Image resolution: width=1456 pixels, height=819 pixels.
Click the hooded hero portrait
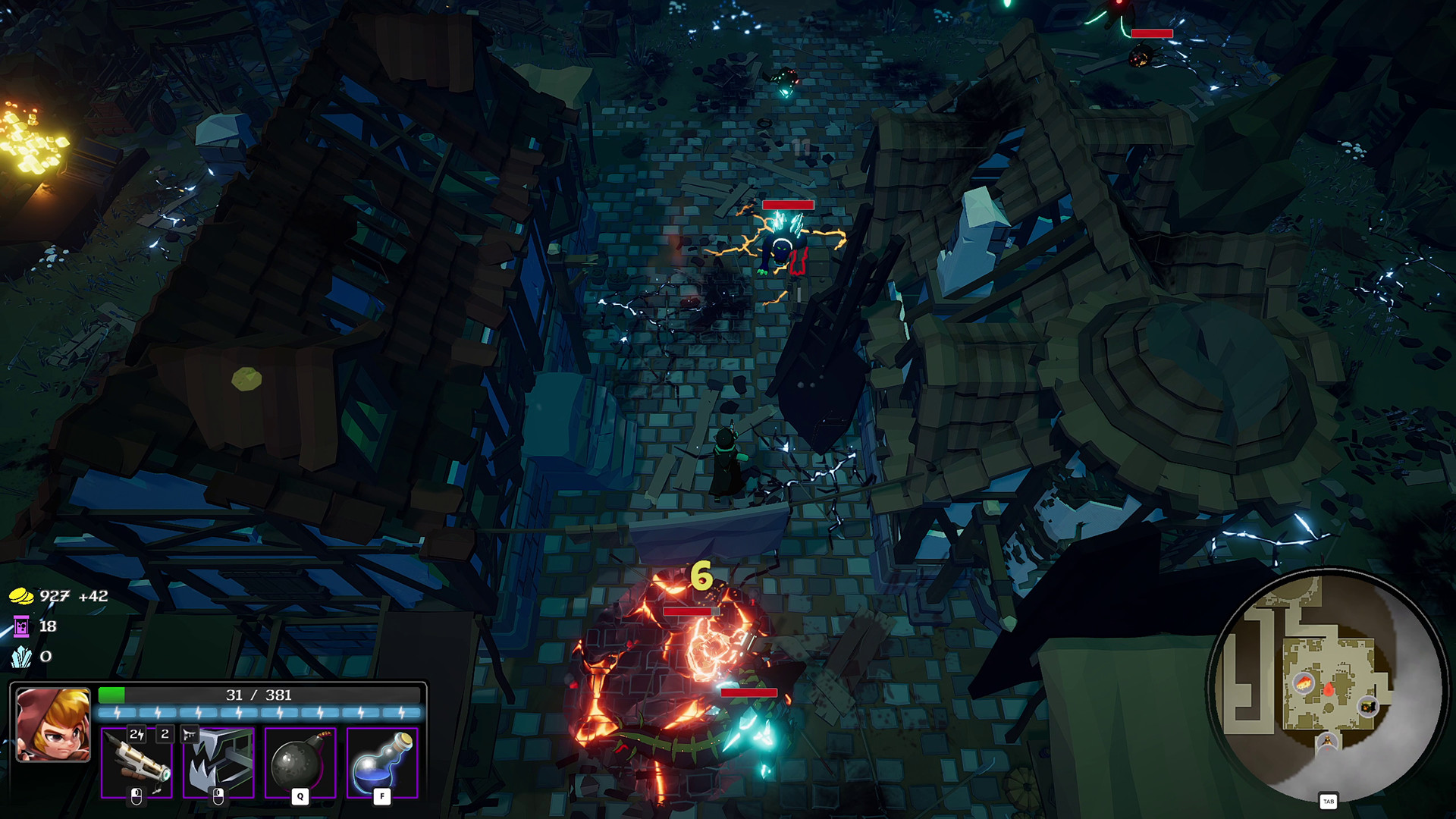pyautogui.click(x=53, y=724)
